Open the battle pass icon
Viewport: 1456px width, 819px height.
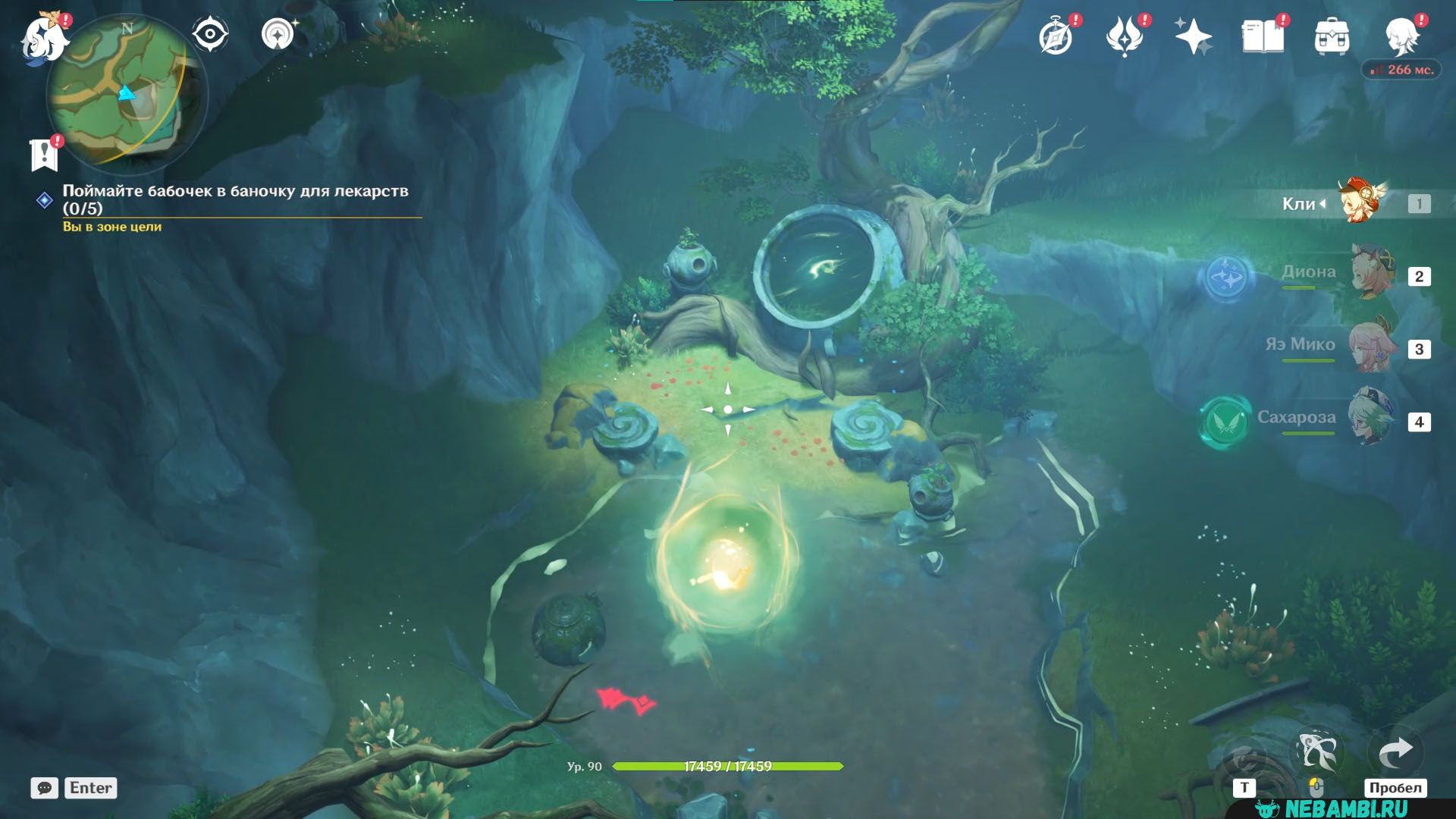pyautogui.click(x=1125, y=36)
